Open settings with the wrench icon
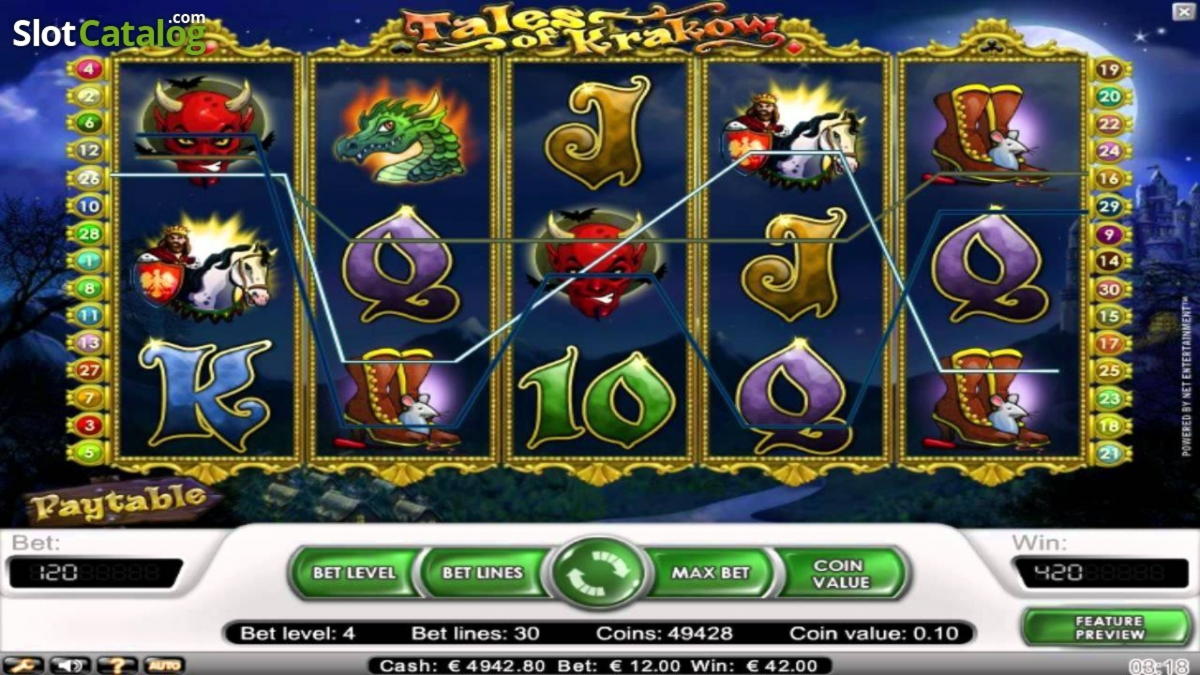The image size is (1200, 675). [20, 665]
